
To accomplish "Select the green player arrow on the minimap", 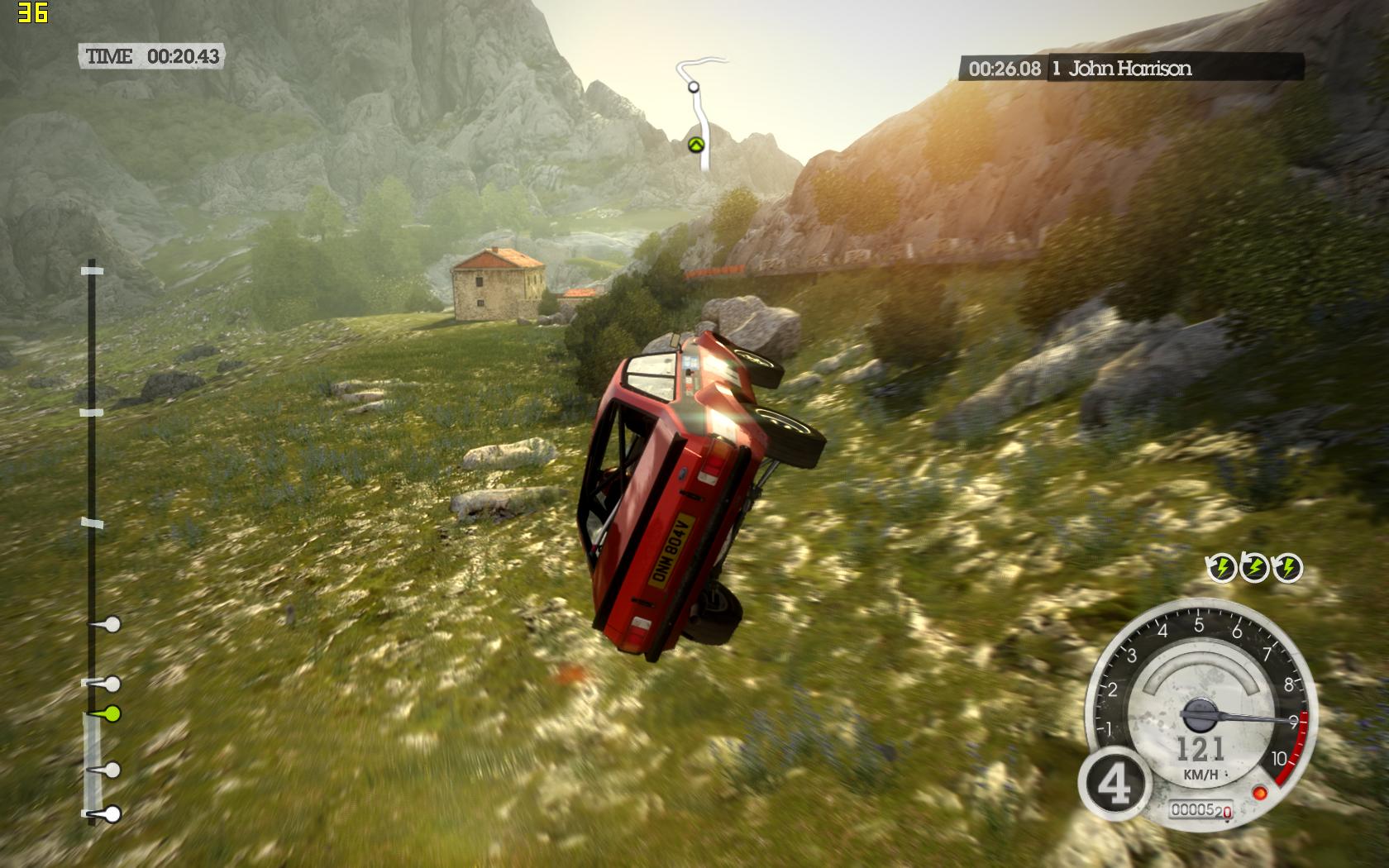I will [695, 145].
